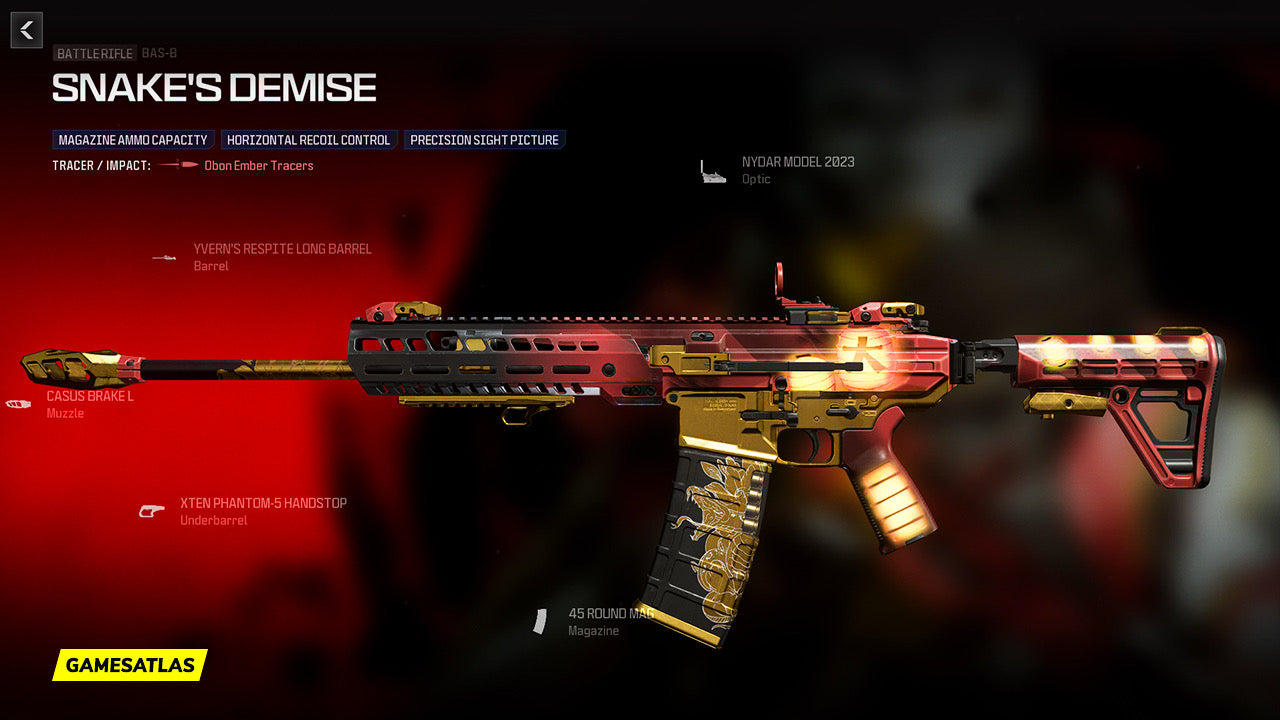This screenshot has height=720, width=1280.
Task: Select the XTEN Phantom-5 Handstop underbarrel
Action: pyautogui.click(x=262, y=503)
